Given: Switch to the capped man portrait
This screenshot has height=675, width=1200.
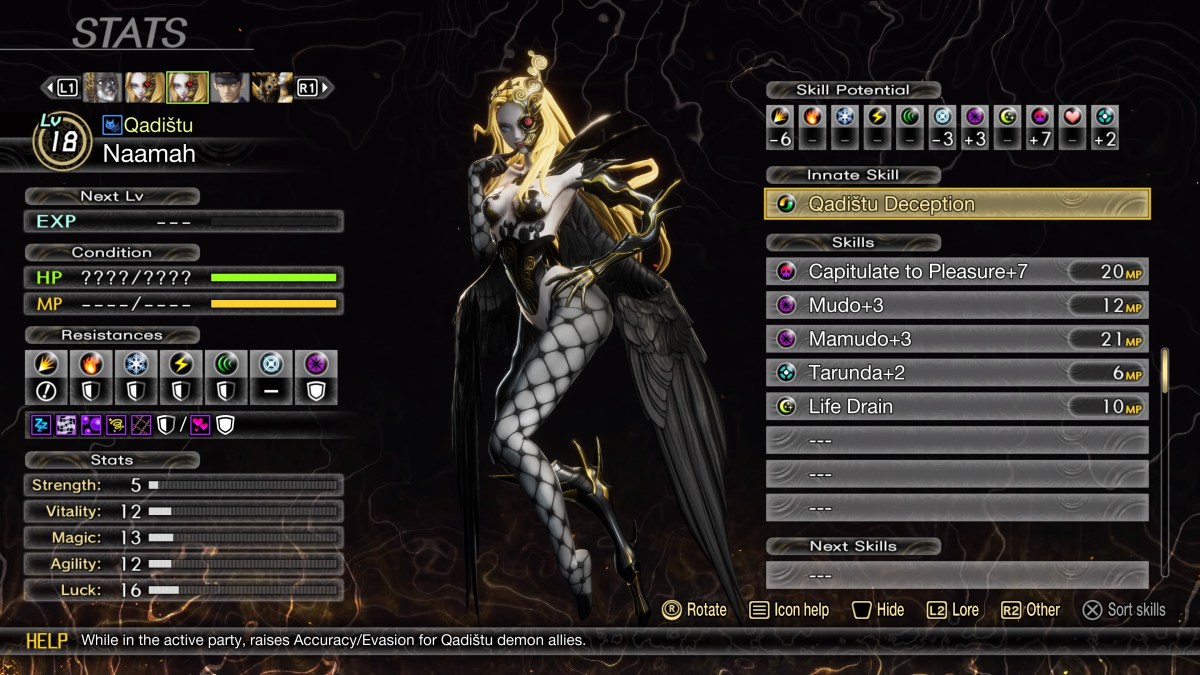Looking at the screenshot, I should coord(230,88).
